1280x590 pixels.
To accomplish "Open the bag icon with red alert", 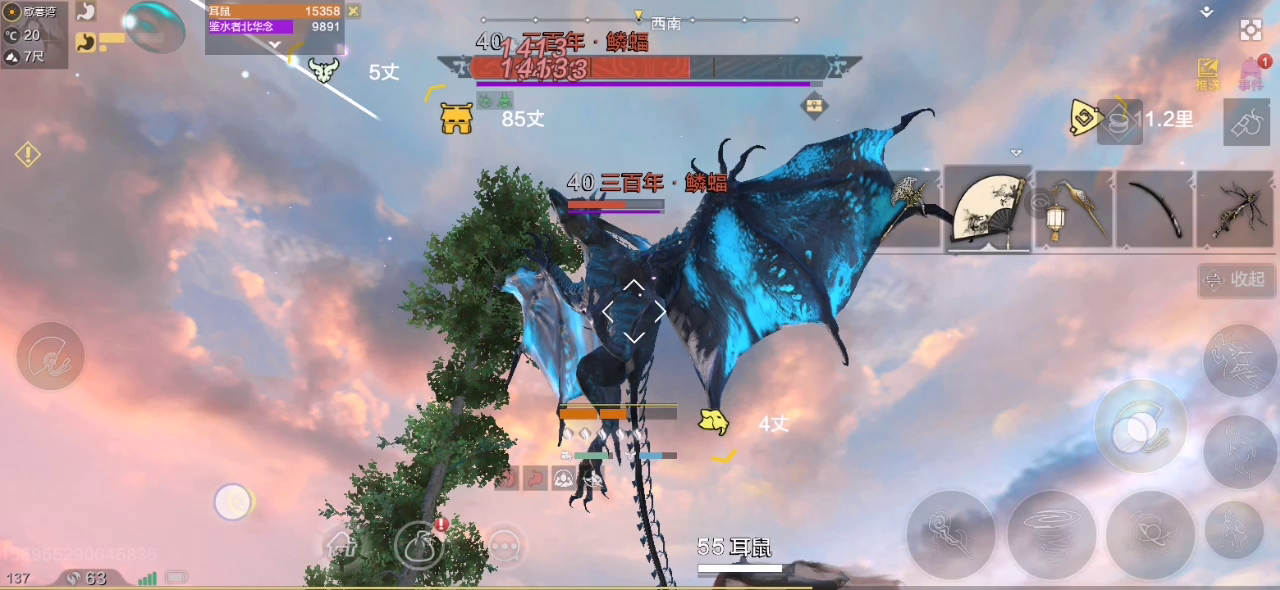I will tap(420, 546).
